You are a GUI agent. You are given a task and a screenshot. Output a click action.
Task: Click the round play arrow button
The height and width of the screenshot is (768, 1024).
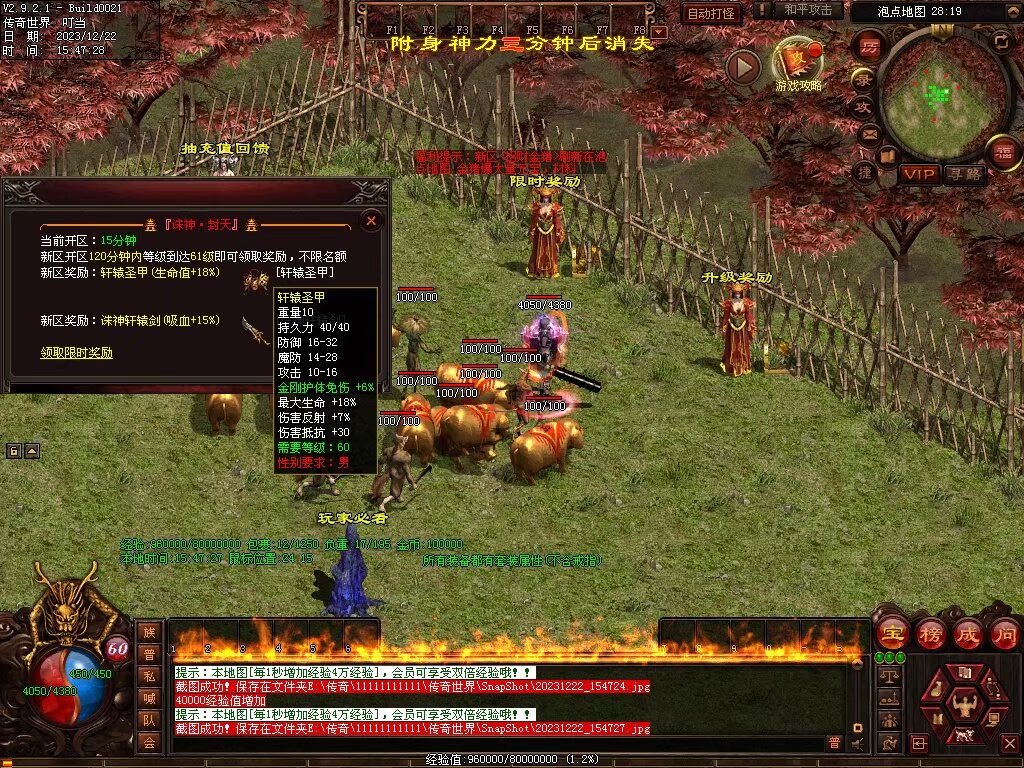(743, 67)
